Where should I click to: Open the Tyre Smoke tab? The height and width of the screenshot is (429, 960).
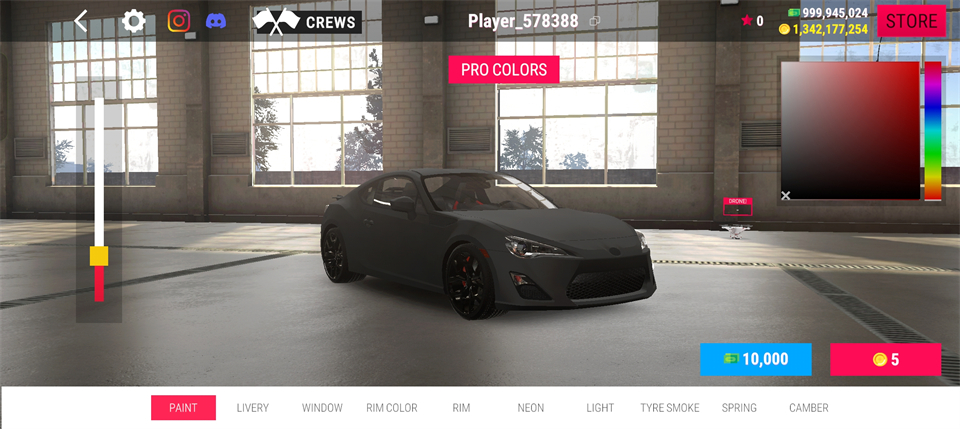(670, 408)
